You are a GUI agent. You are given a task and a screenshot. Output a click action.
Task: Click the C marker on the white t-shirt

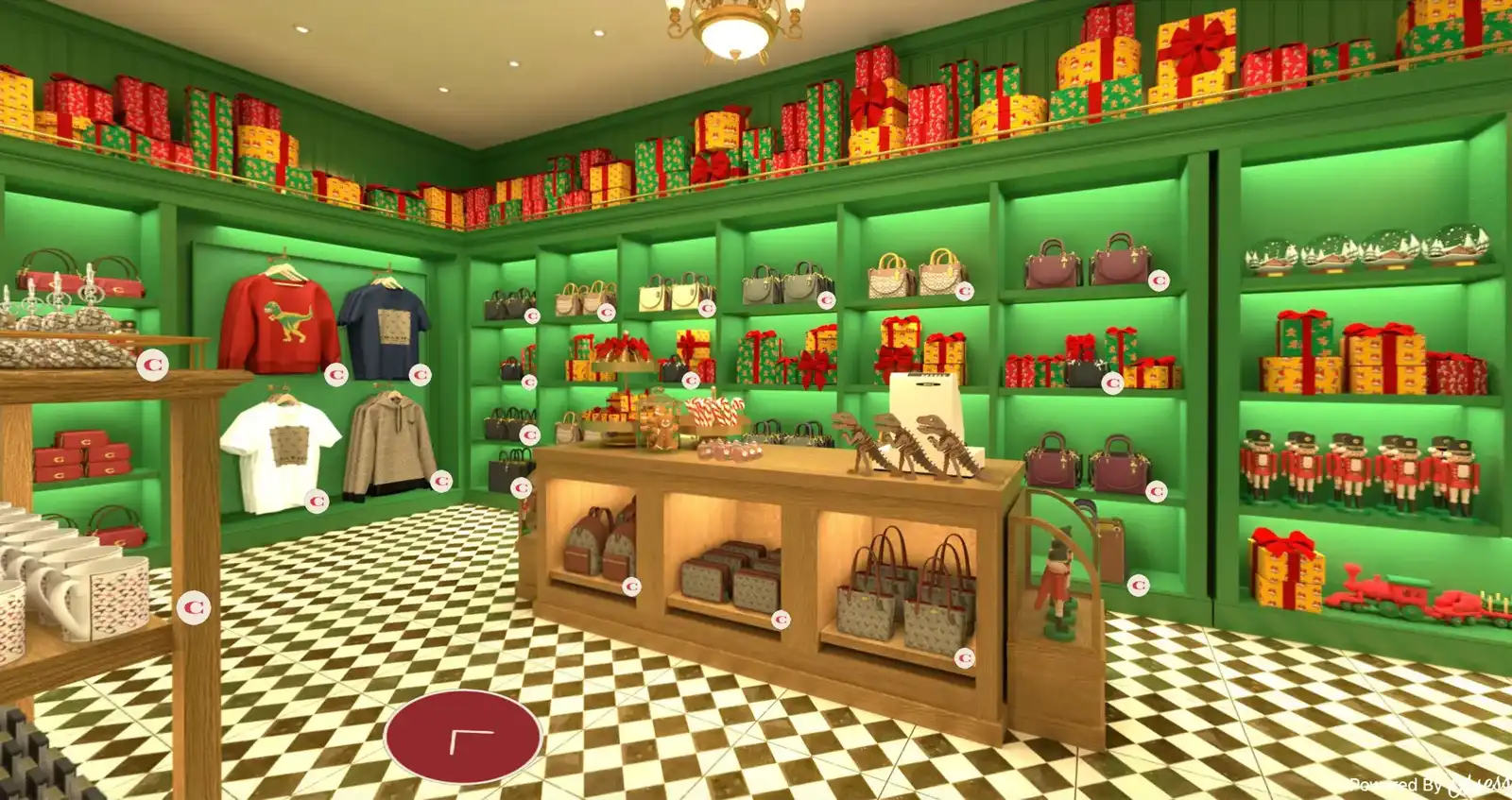[x=317, y=501]
